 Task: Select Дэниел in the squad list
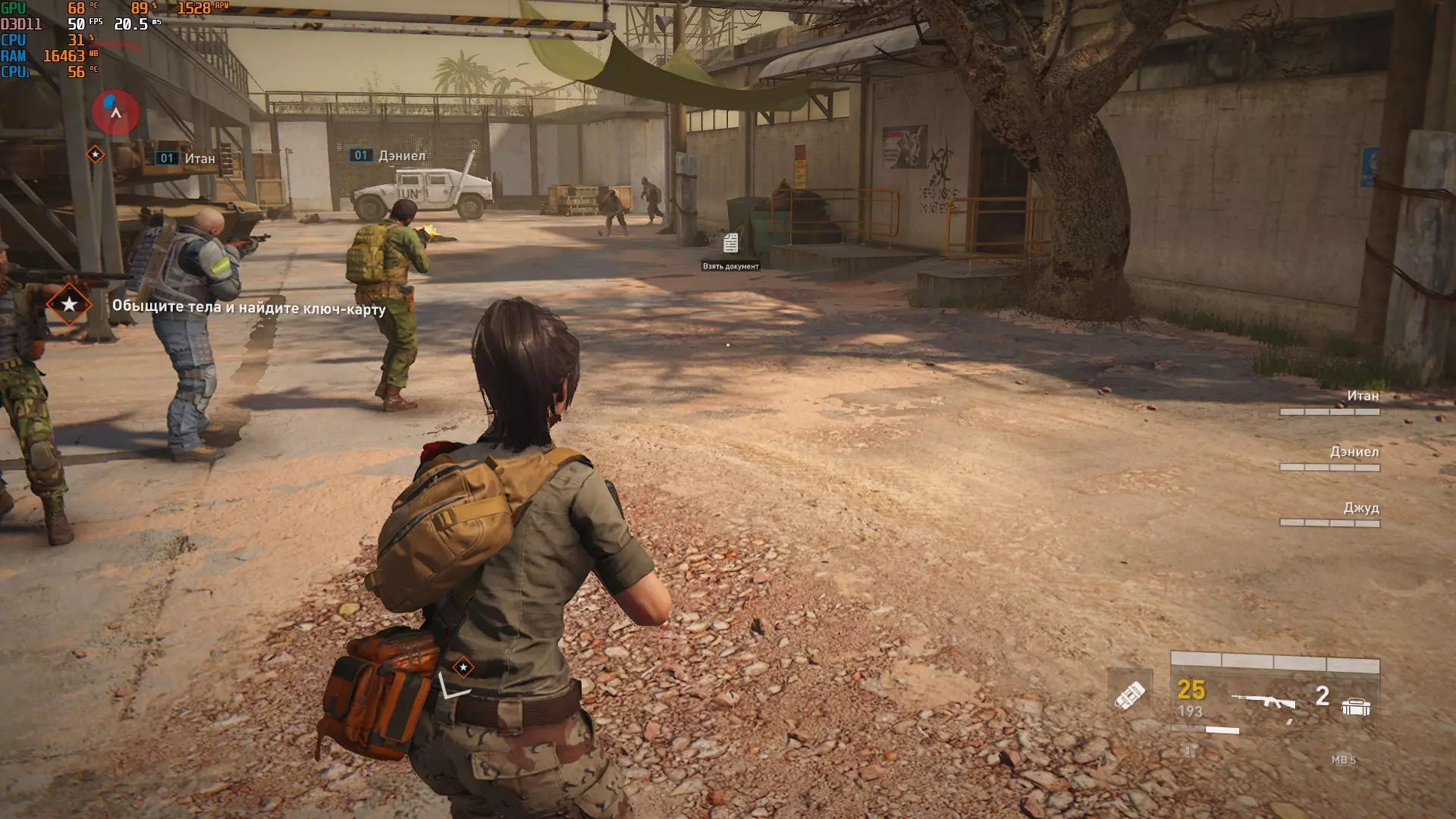tap(1354, 452)
